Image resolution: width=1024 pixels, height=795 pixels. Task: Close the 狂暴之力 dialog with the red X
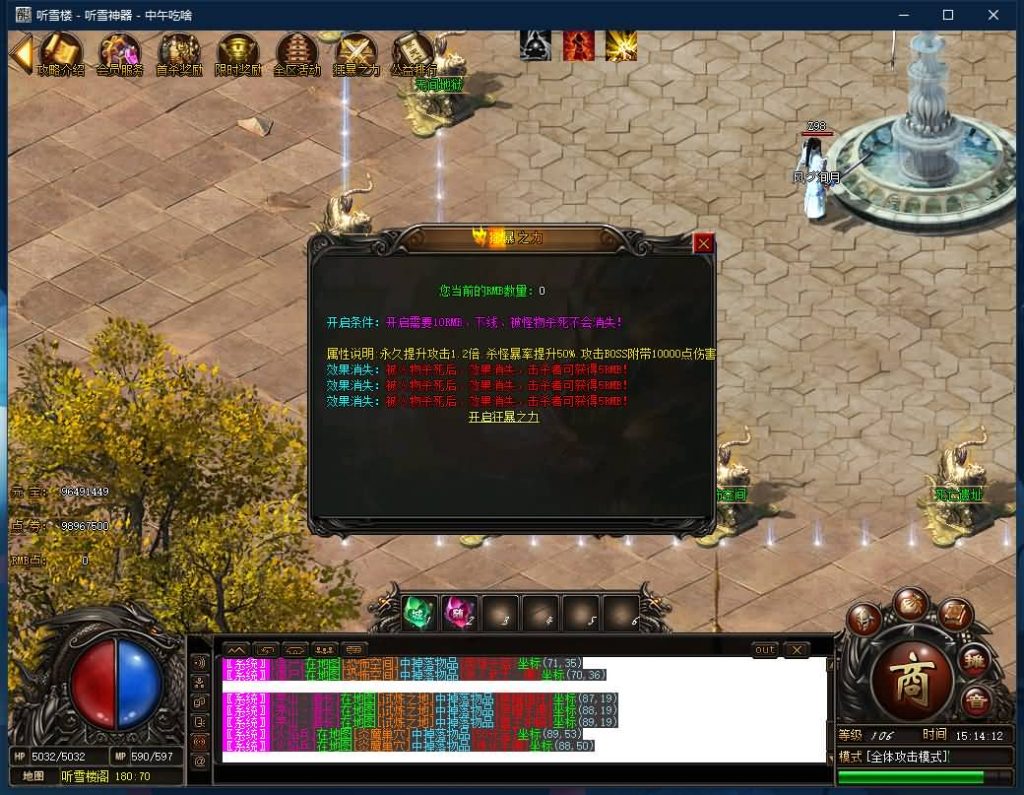tap(704, 243)
